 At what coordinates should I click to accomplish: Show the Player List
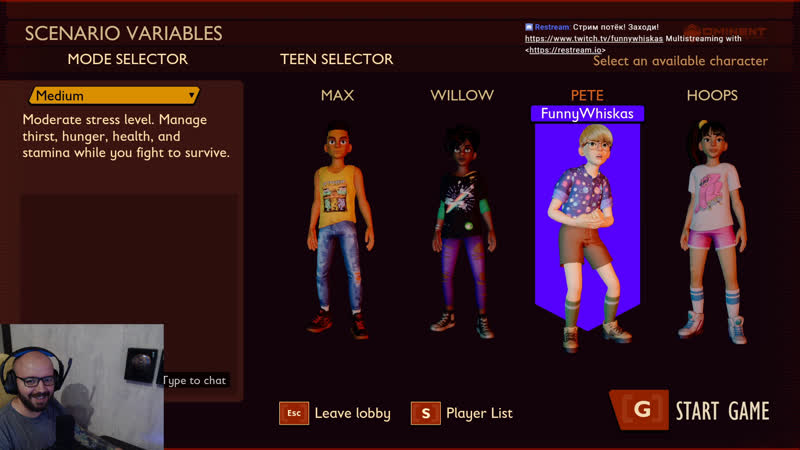[x=465, y=413]
